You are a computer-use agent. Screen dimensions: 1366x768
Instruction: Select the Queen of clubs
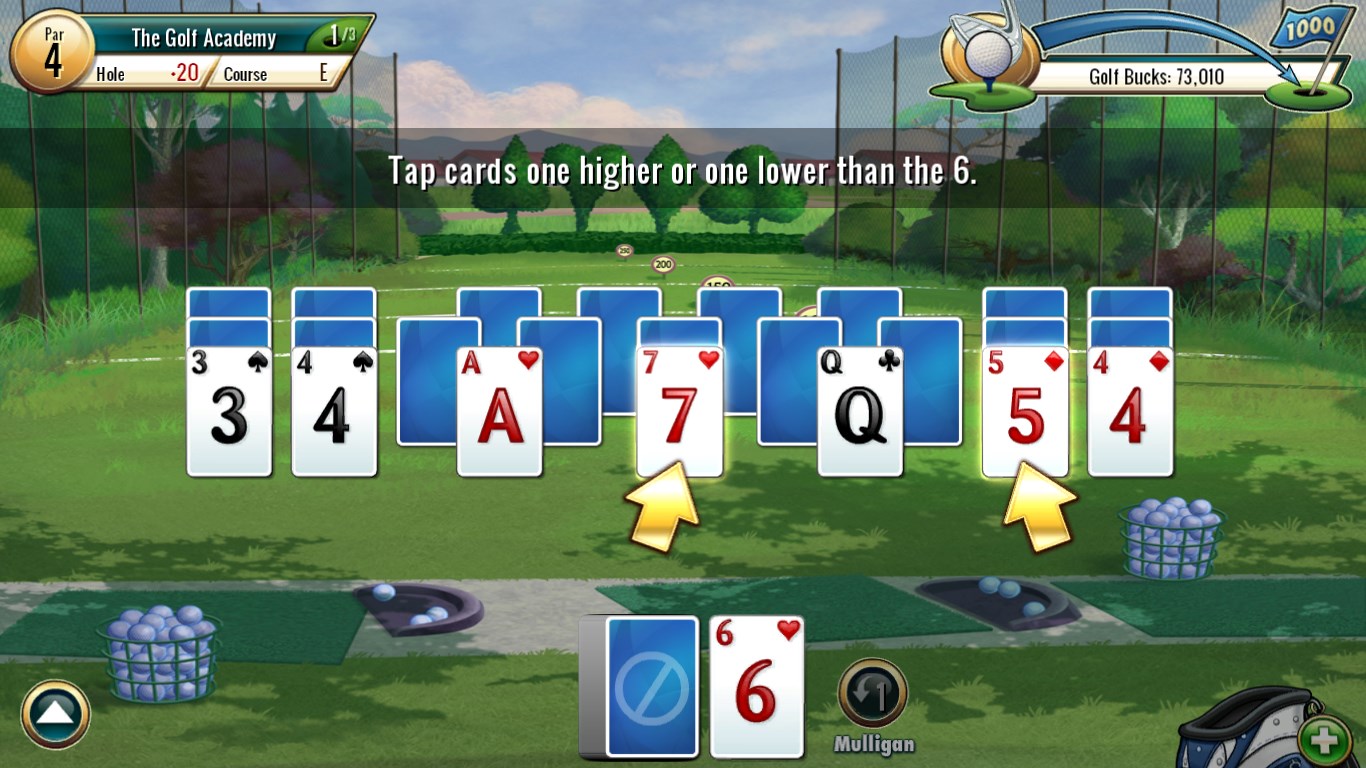pos(862,410)
